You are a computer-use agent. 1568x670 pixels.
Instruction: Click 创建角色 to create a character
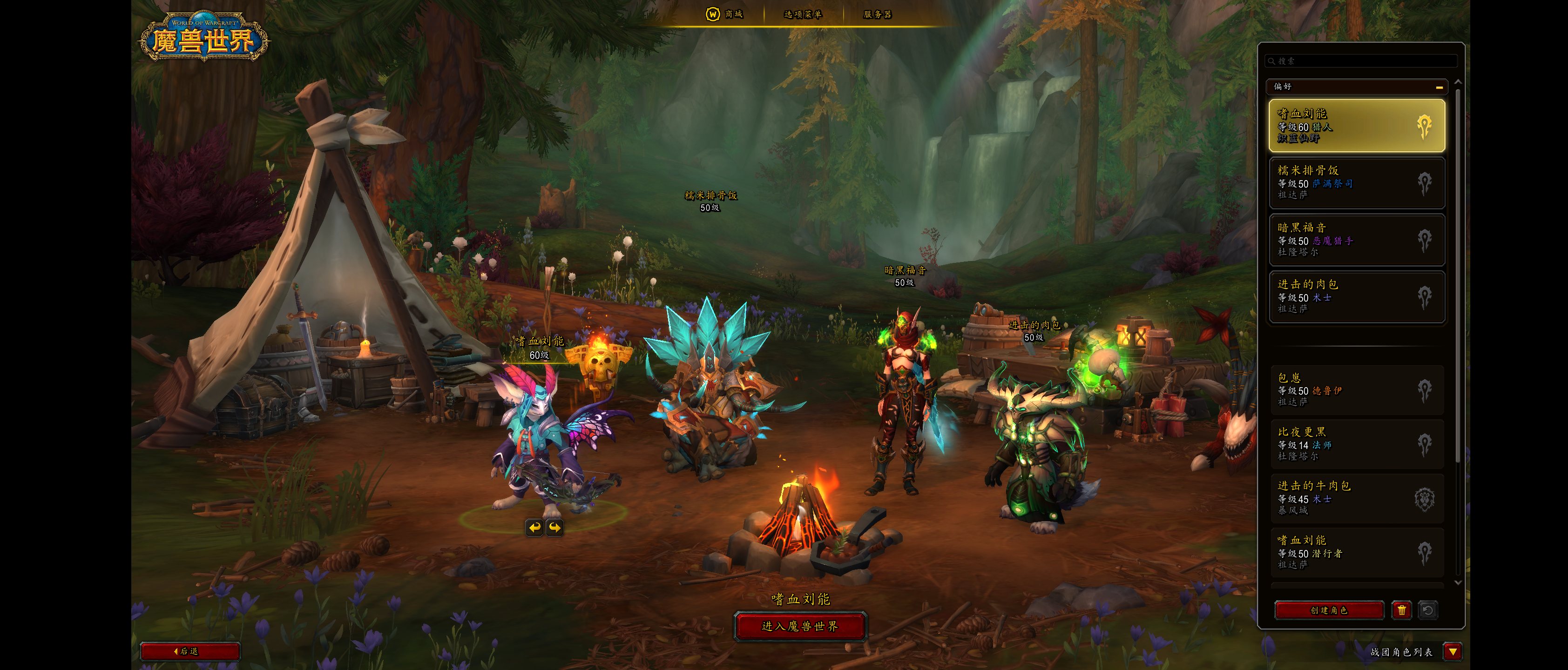[x=1329, y=610]
